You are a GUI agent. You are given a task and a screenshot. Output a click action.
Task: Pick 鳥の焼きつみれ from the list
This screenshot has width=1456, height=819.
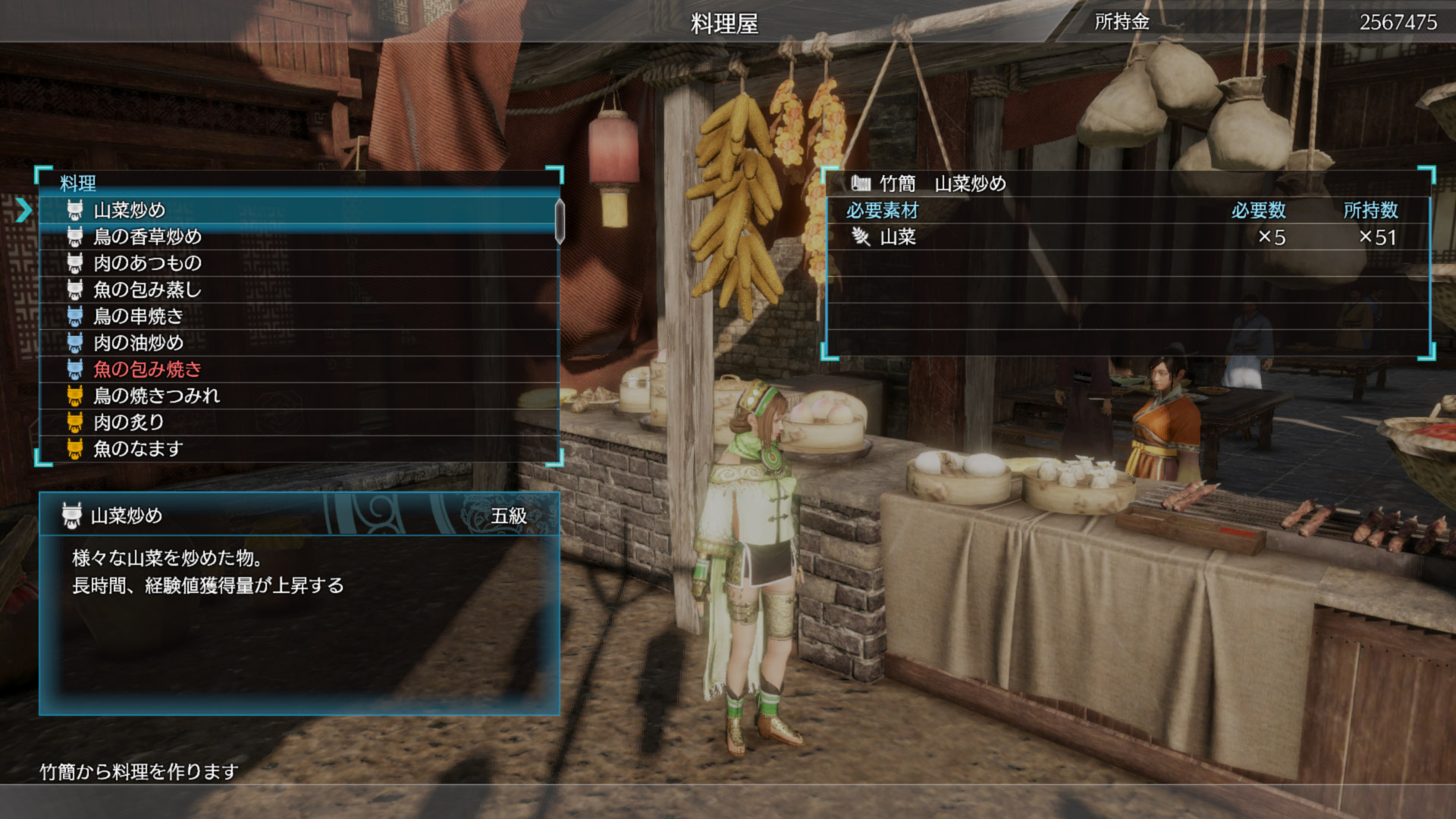click(156, 396)
